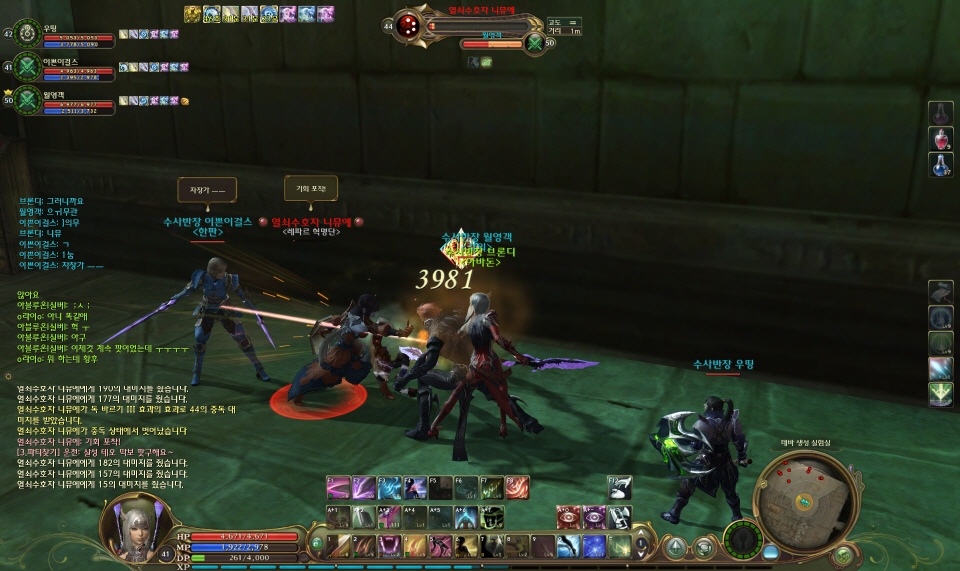
Task: Activate the red eye skill icon
Action: 569,517
